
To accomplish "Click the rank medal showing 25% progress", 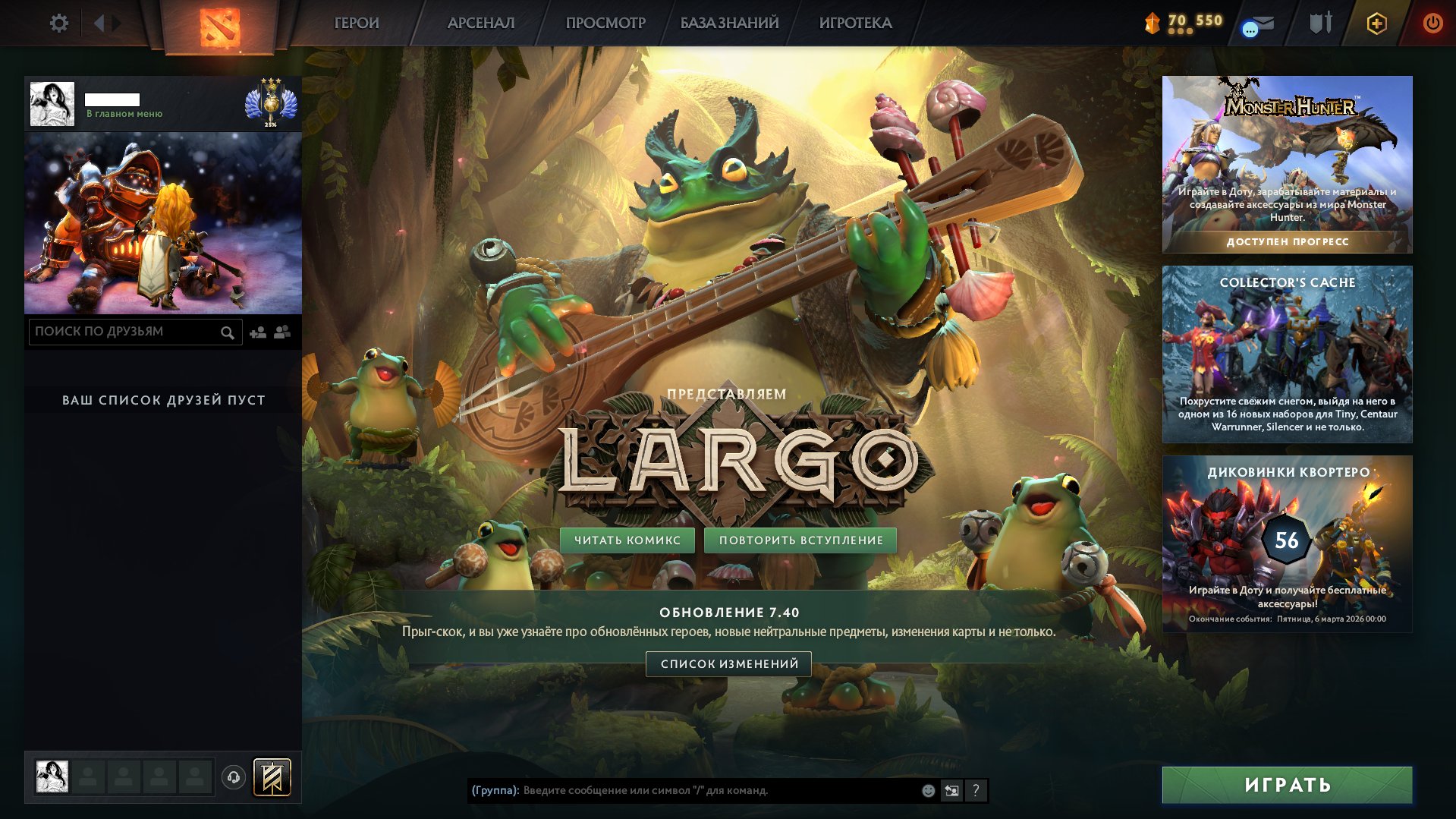I will (271, 104).
